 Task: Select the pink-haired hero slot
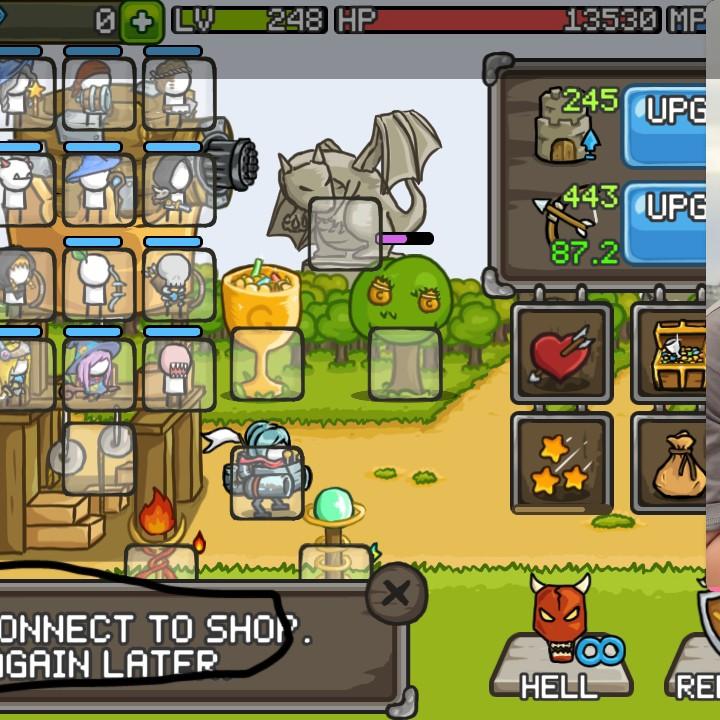(179, 374)
